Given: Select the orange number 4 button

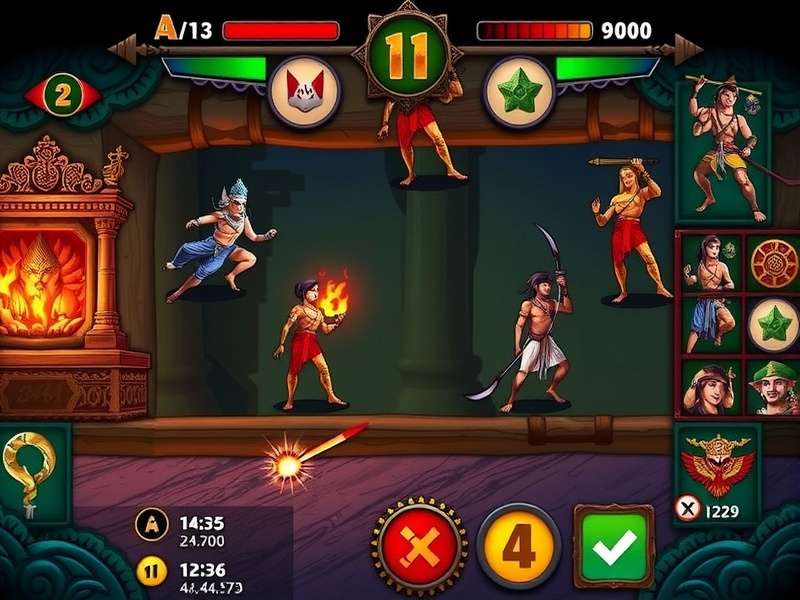Looking at the screenshot, I should point(517,546).
